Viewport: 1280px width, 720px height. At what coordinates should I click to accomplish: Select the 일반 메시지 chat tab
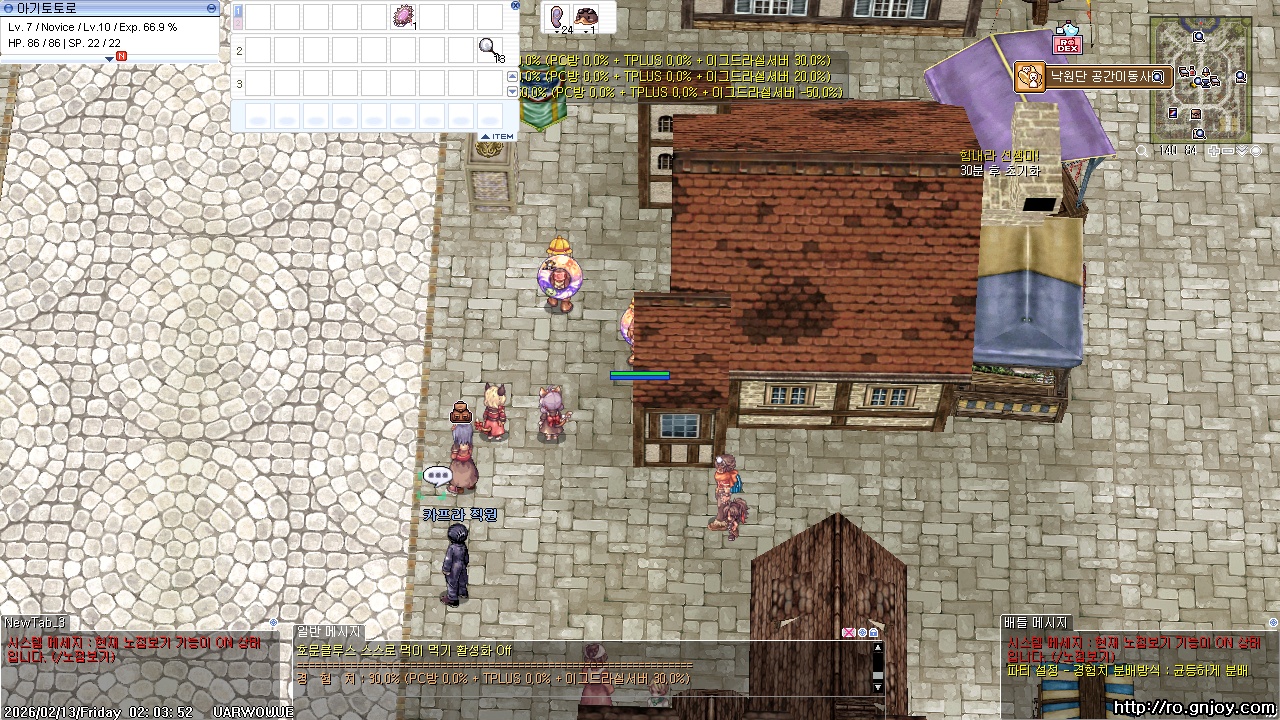(328, 632)
